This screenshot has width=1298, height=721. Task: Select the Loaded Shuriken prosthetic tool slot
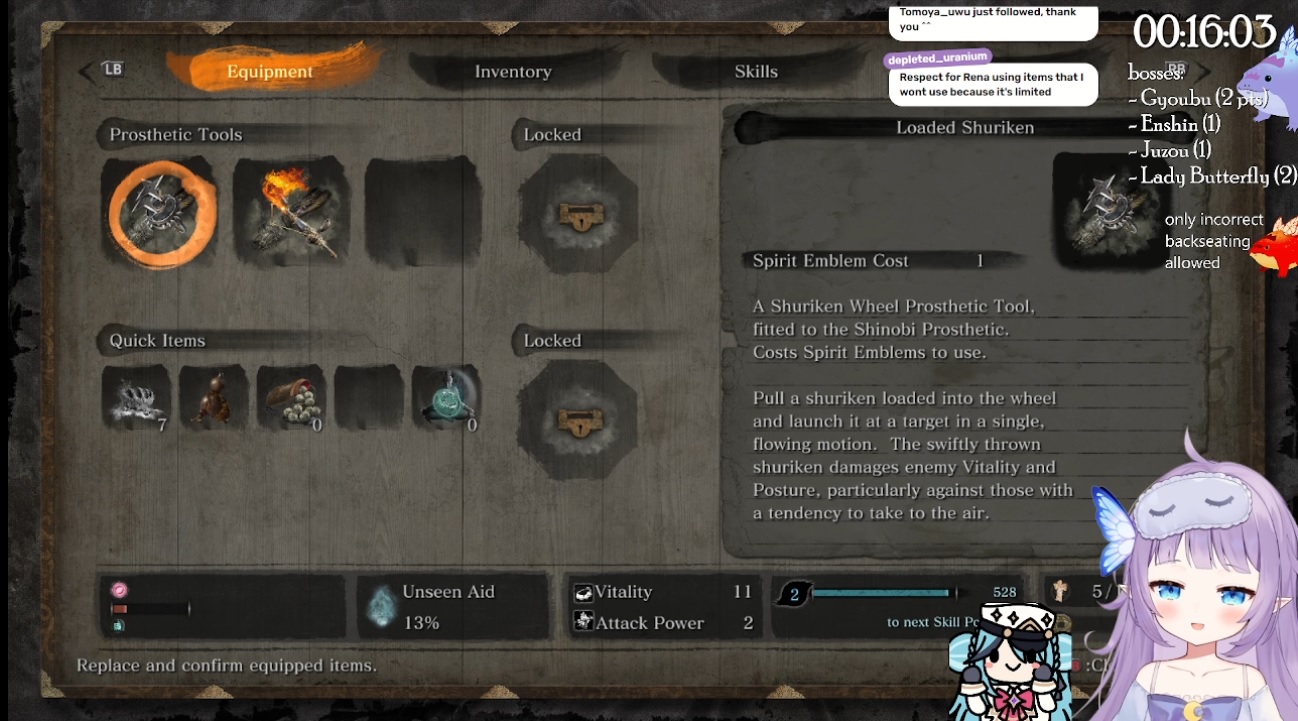160,212
